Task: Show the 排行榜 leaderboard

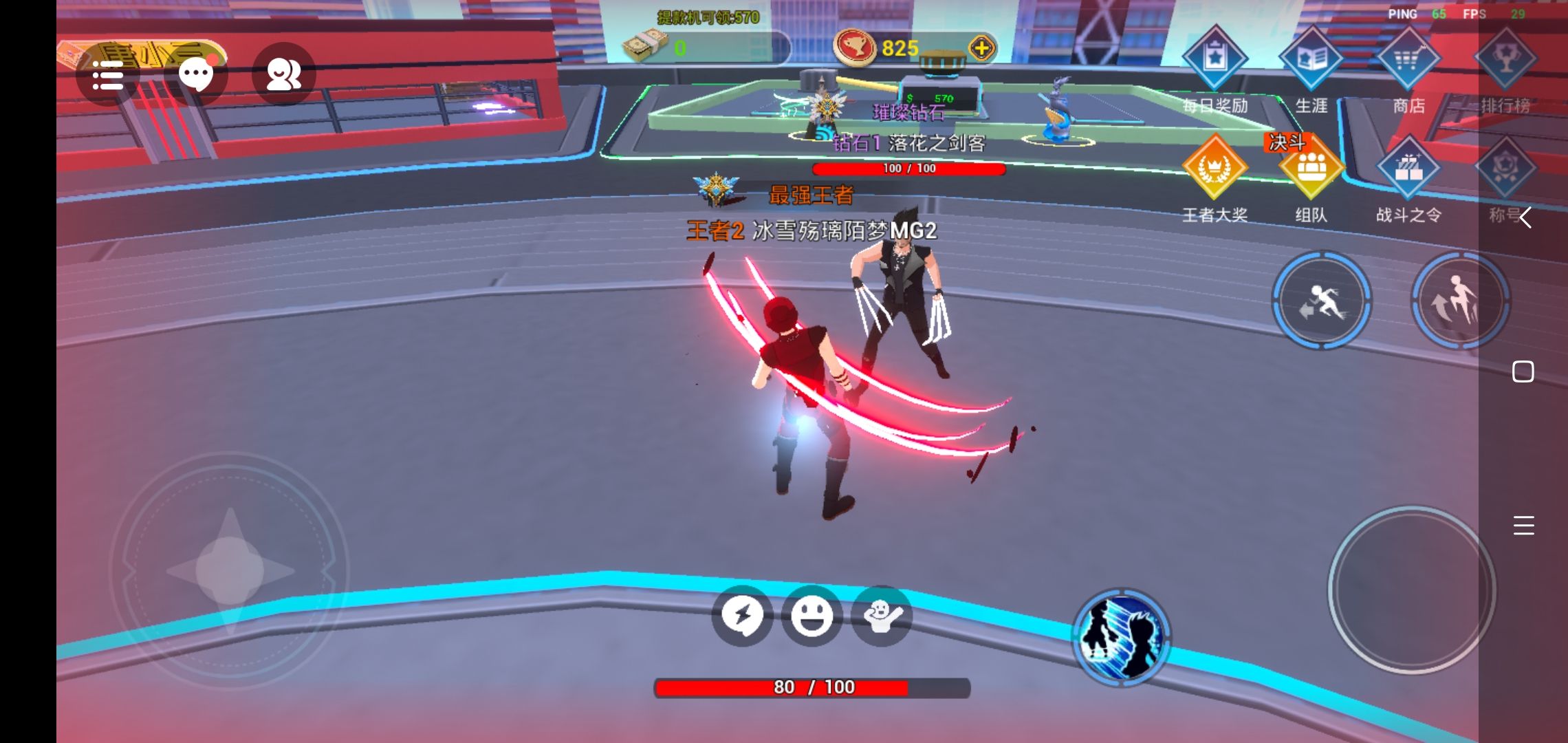Action: [1505, 60]
